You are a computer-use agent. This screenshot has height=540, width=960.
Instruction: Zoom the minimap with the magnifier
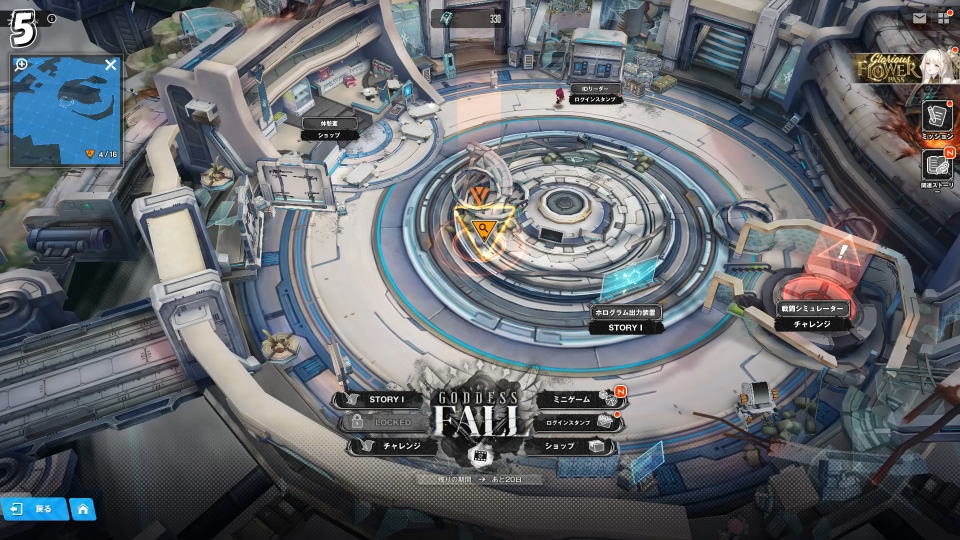pyautogui.click(x=22, y=65)
